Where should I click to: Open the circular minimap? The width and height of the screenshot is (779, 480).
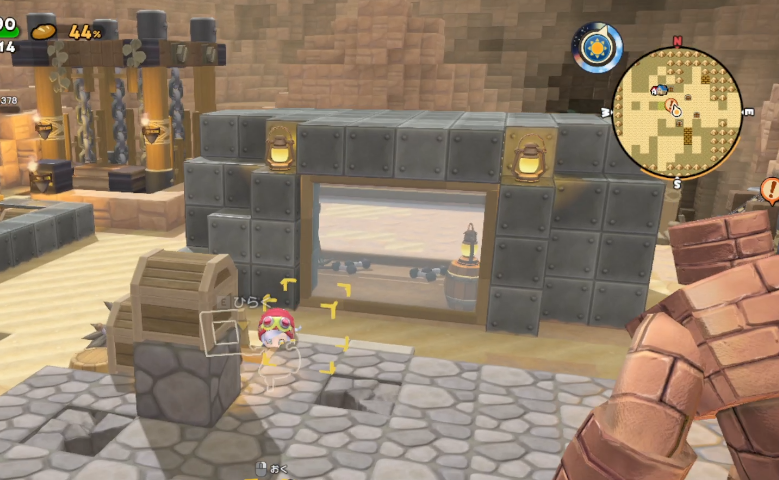click(x=677, y=112)
